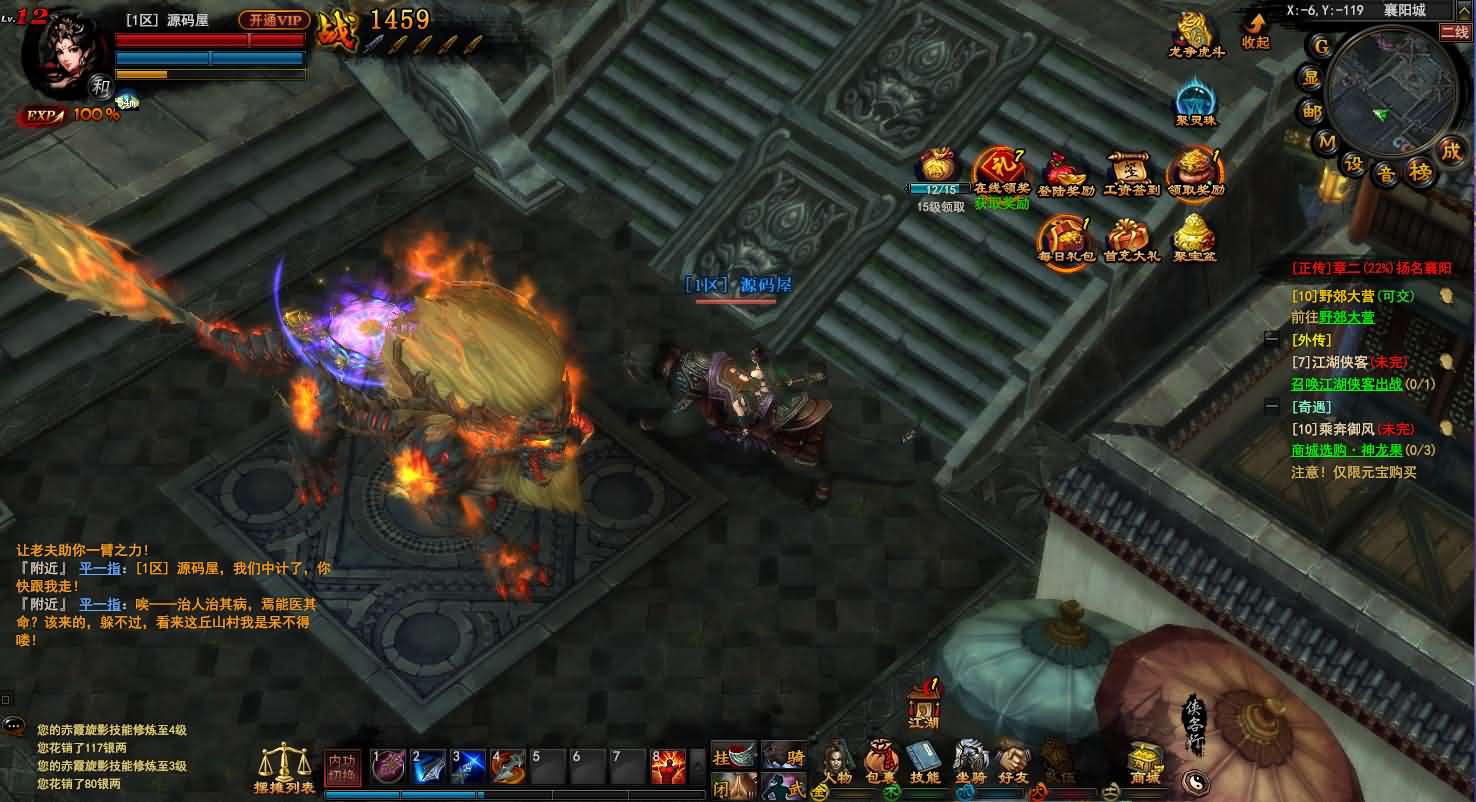The image size is (1476, 802).
Task: Open the 包裹 inventory bag
Action: click(881, 762)
